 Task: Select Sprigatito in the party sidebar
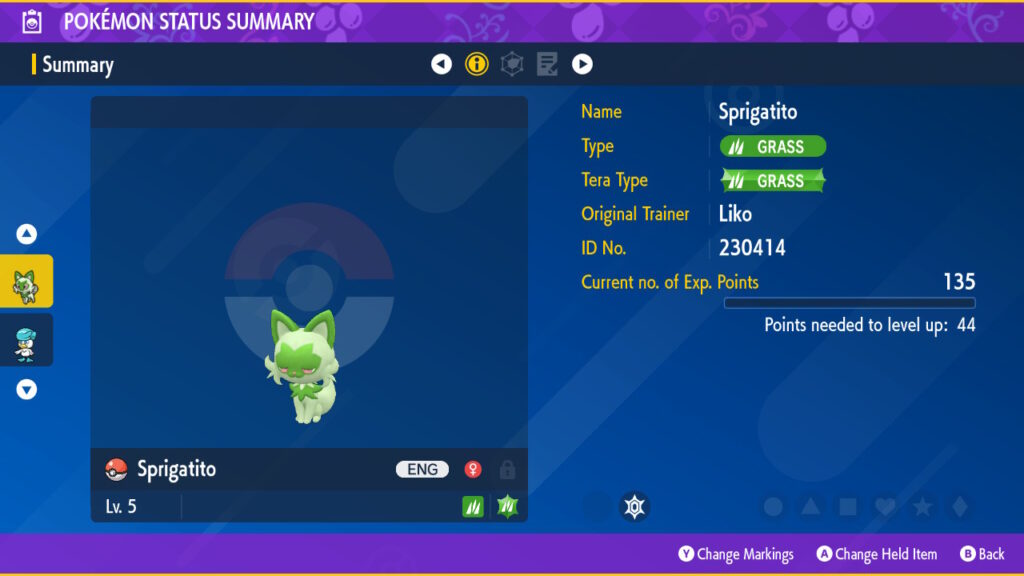[26, 282]
